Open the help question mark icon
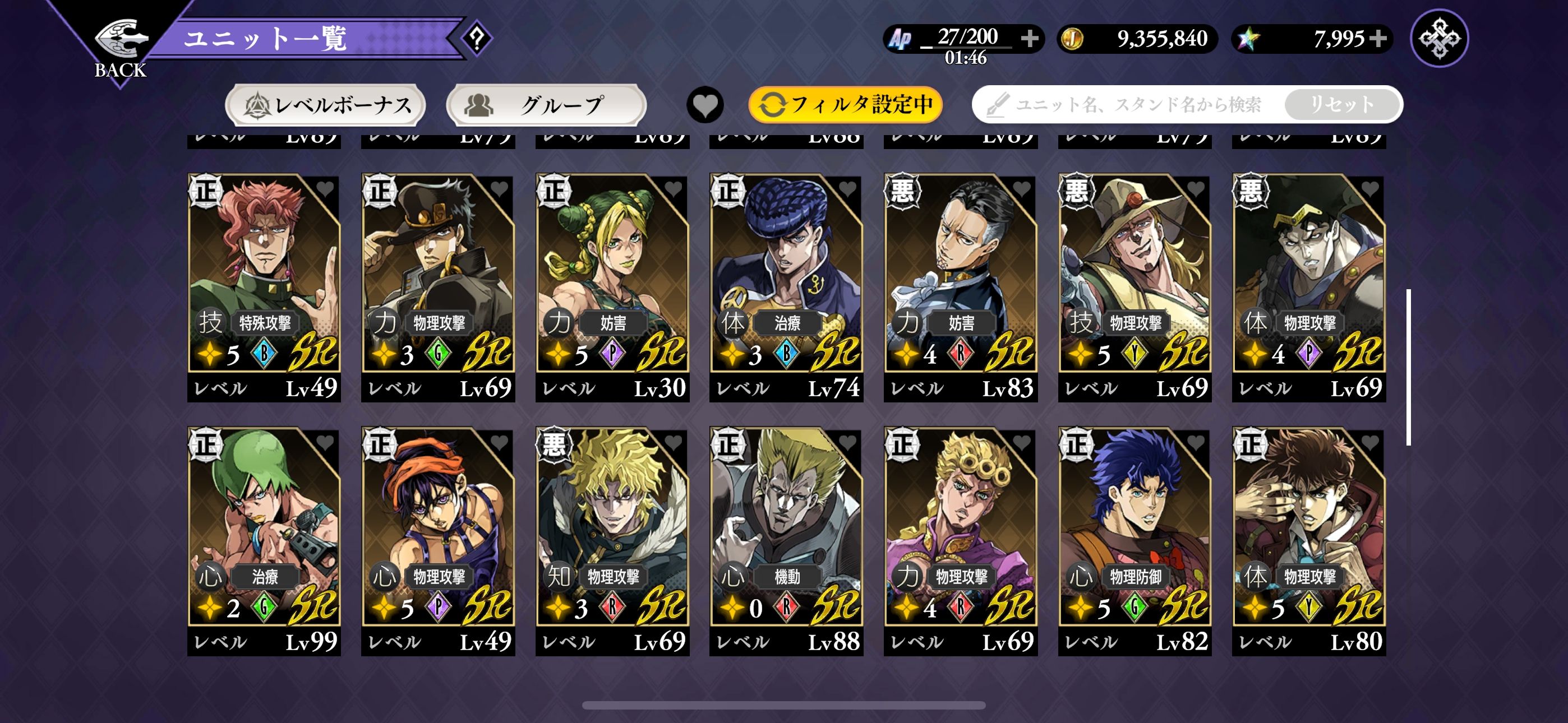This screenshot has height=723, width=1568. coord(477,38)
